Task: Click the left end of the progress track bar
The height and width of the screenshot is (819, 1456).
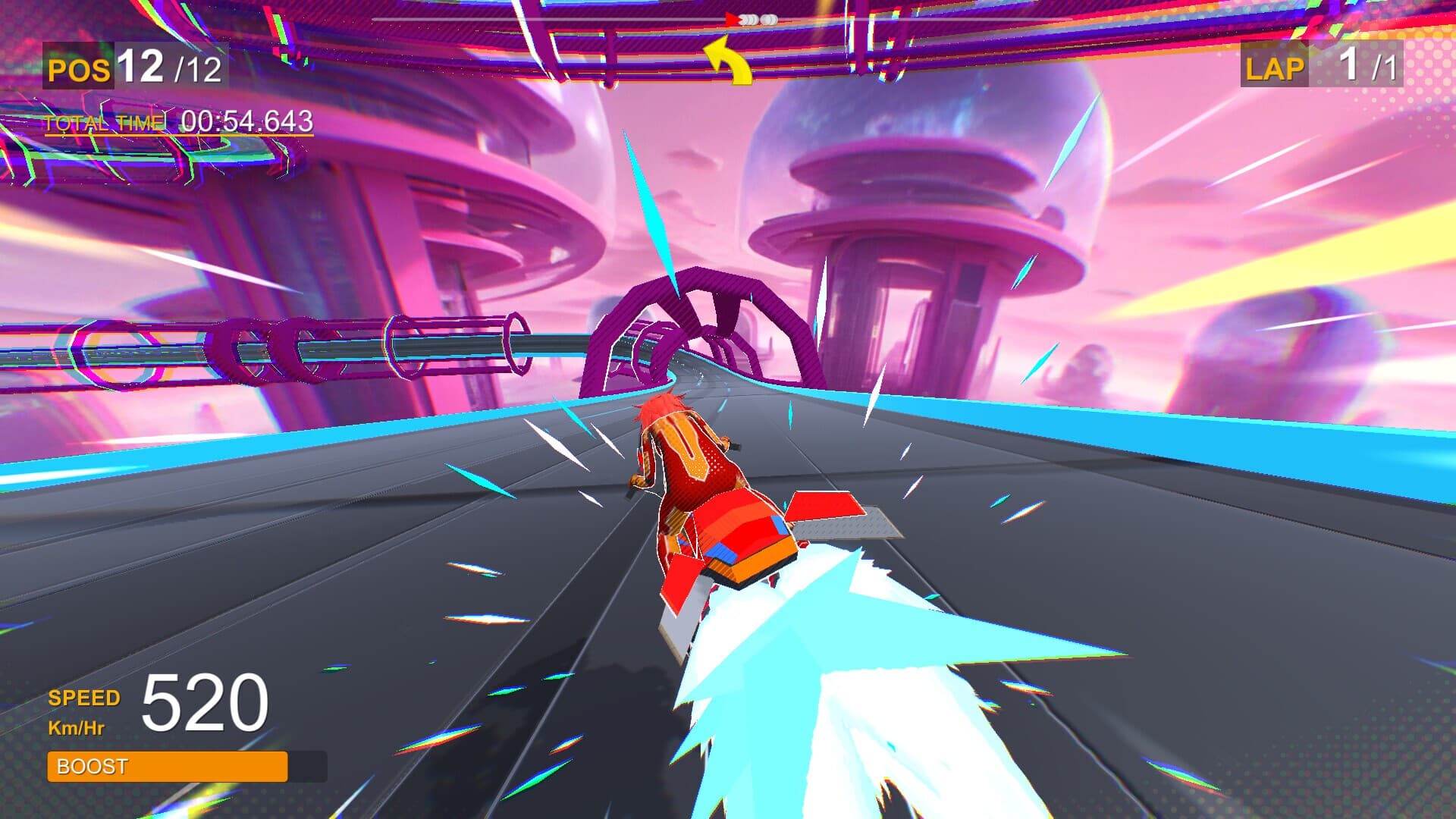Action: coord(377,20)
